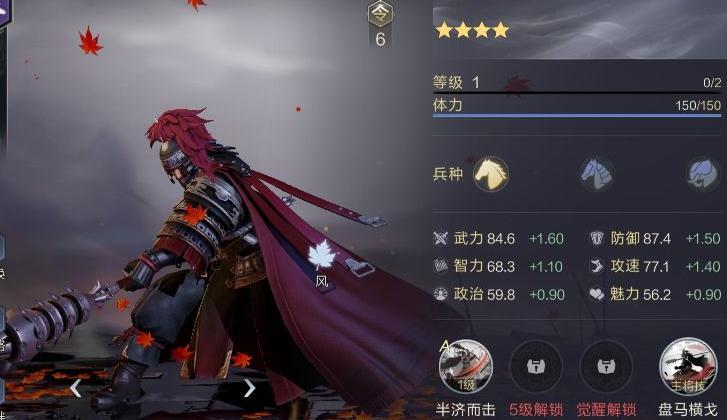The image size is (727, 420).
Task: Tap the locked 5级解锁 skill slot
Action: [x=535, y=366]
